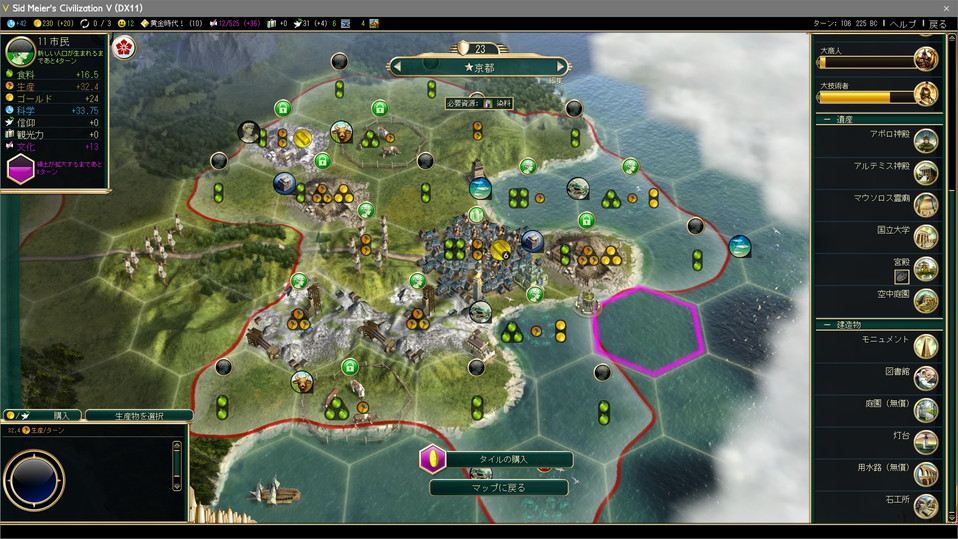Click the 購入 (purchase) button
Image resolution: width=958 pixels, height=539 pixels.
pyautogui.click(x=61, y=415)
